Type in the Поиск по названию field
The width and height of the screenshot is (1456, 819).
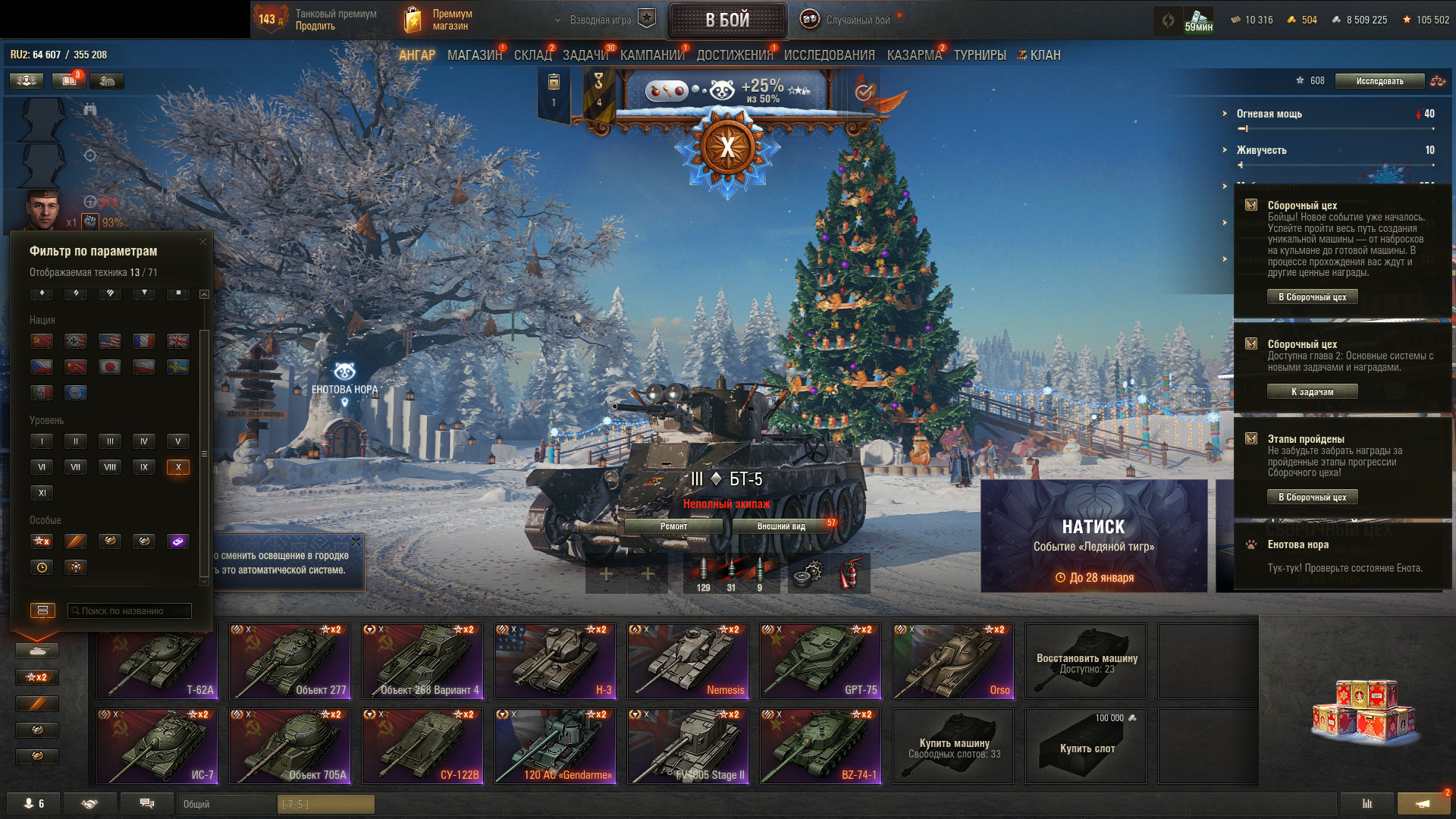130,610
